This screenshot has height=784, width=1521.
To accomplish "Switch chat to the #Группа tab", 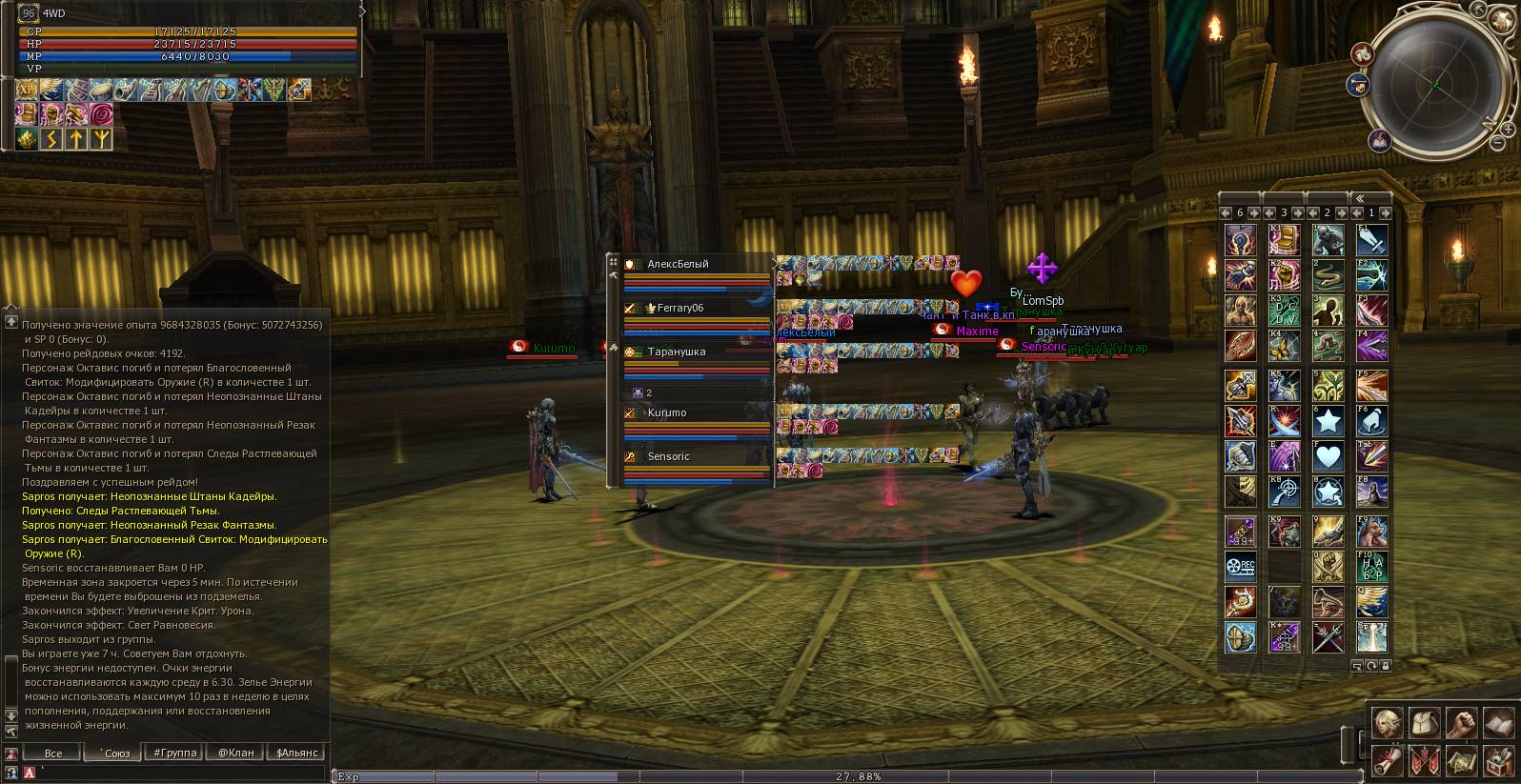I will 174,753.
